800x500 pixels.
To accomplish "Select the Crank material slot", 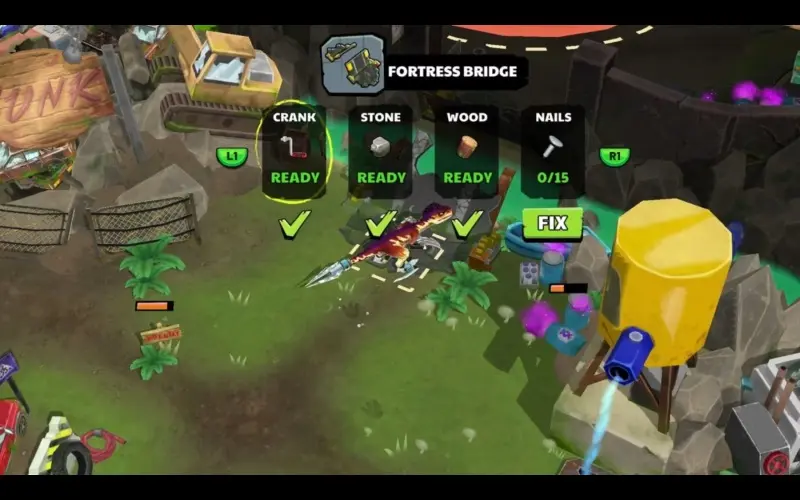I will click(295, 150).
